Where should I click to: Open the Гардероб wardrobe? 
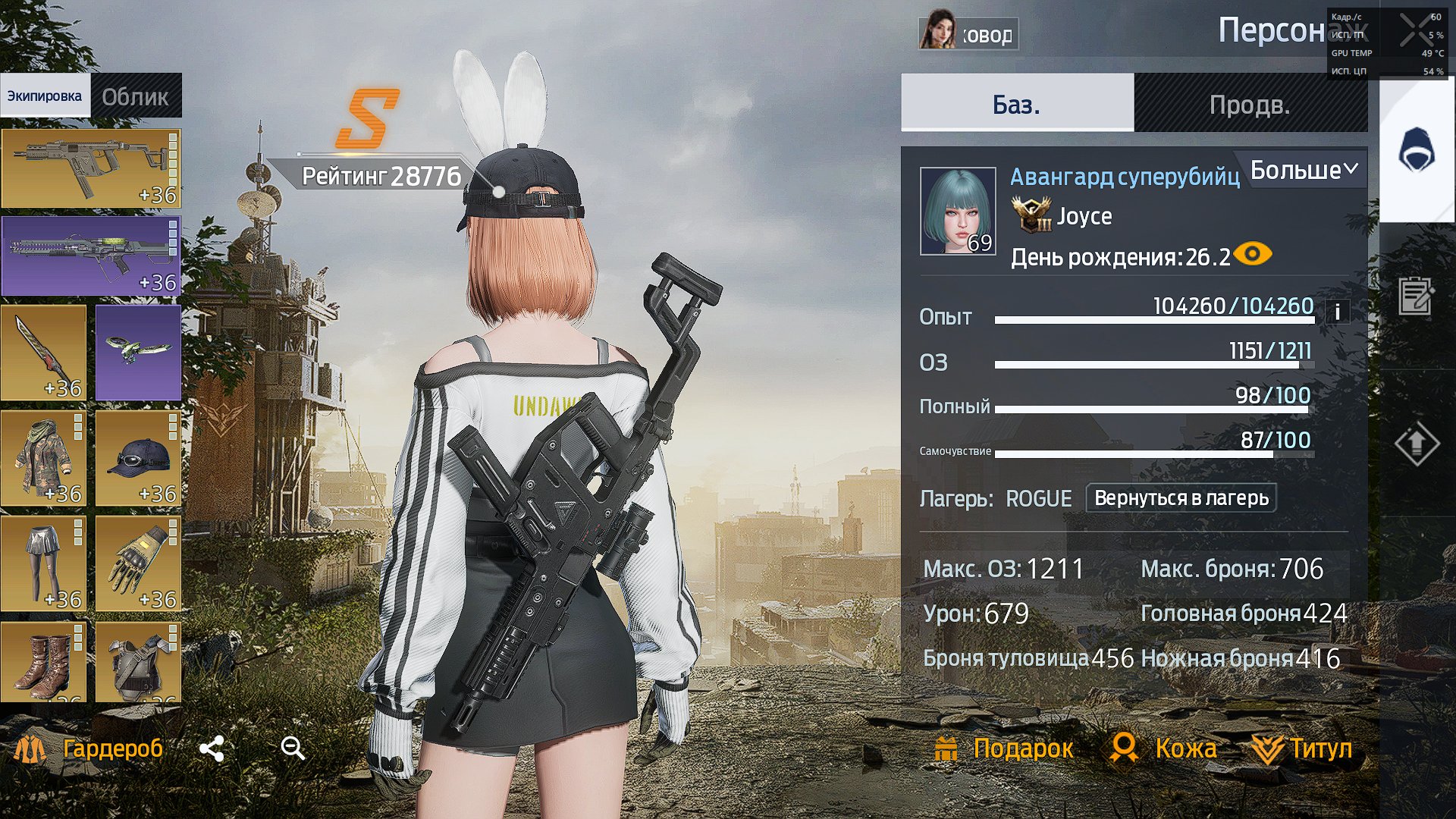(89, 748)
